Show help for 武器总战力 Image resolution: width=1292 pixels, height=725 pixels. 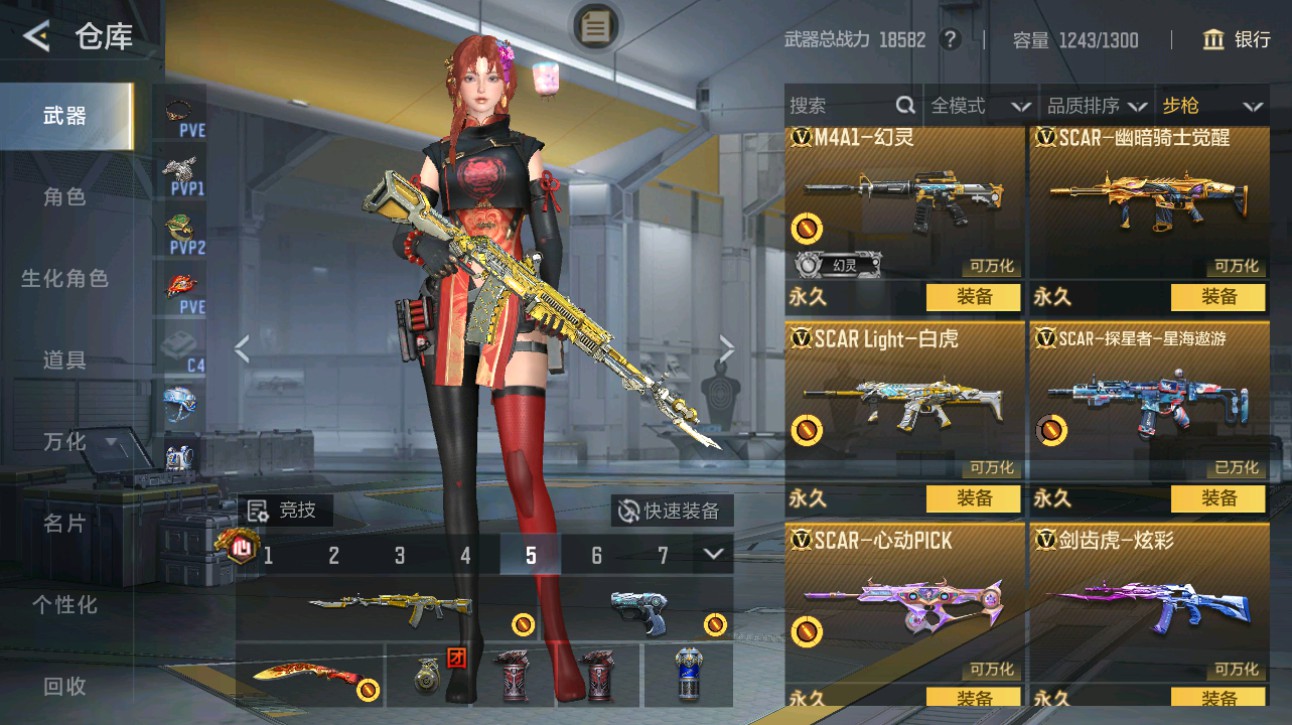click(x=950, y=40)
